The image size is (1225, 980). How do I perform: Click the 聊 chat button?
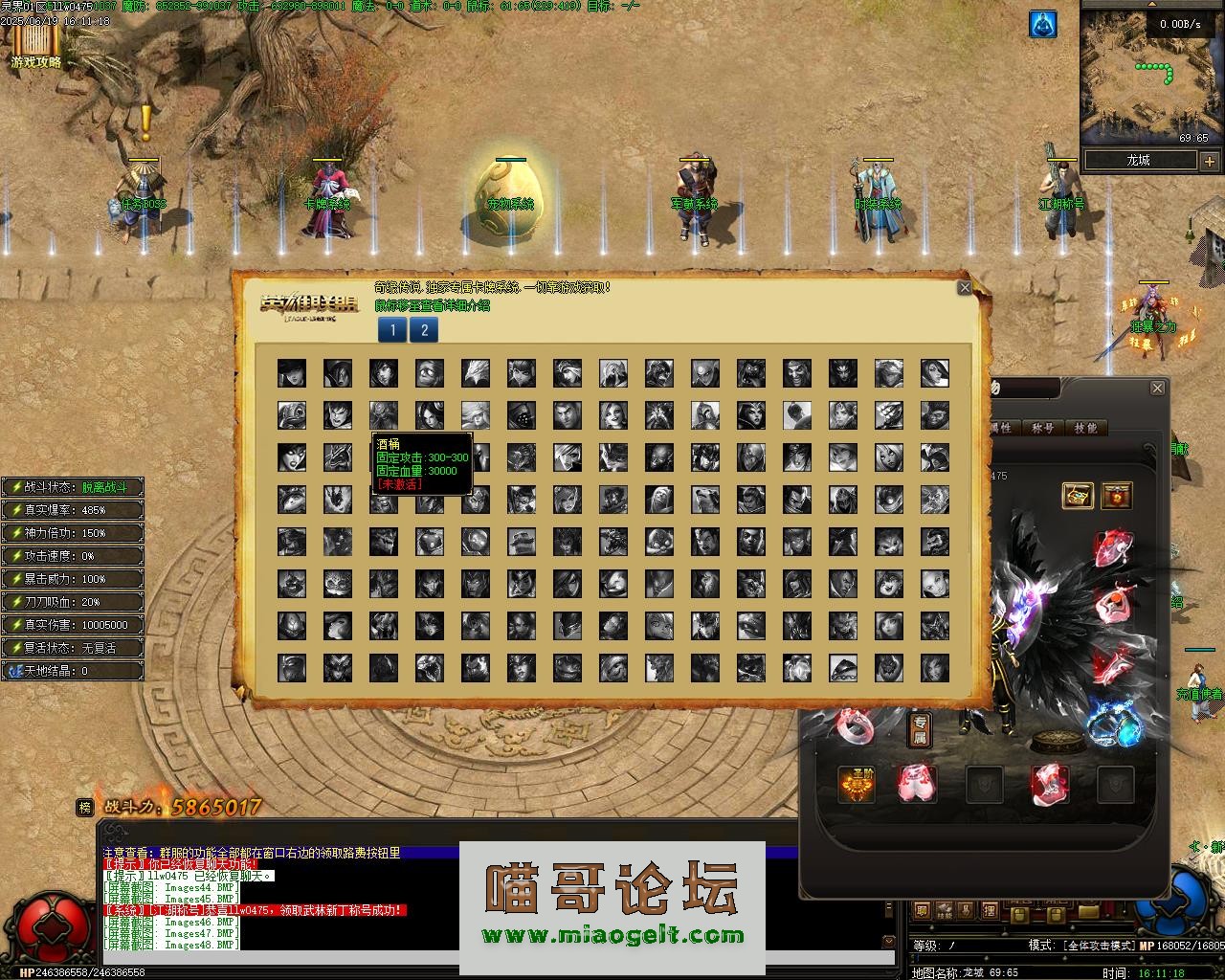(923, 909)
